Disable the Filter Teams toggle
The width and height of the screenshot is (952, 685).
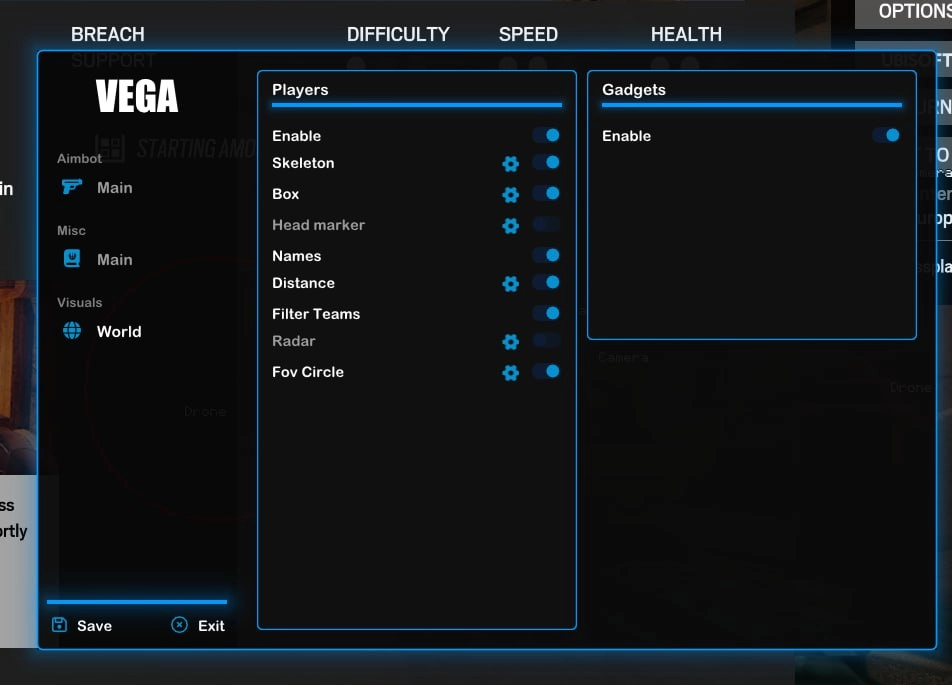pos(546,313)
